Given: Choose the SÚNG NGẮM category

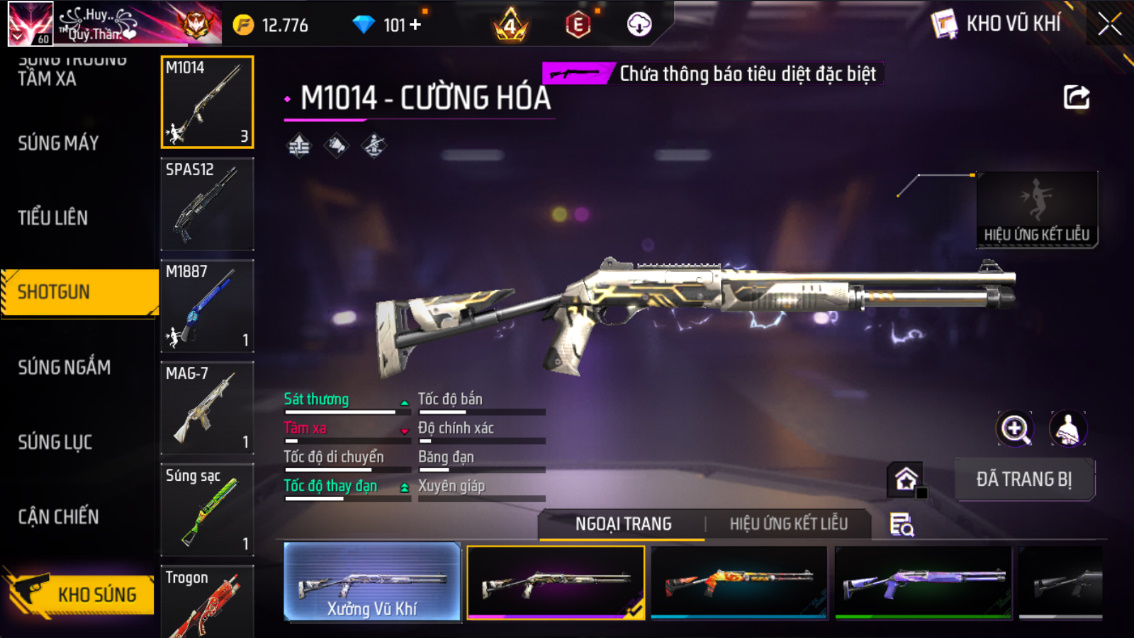Looking at the screenshot, I should point(64,367).
